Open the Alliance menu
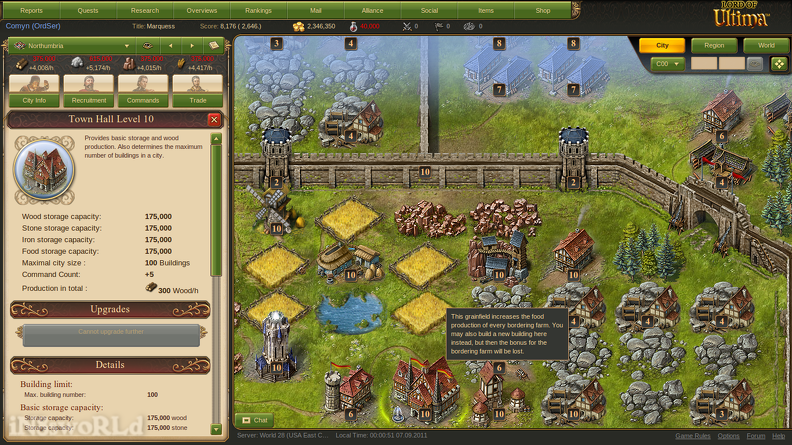The image size is (792, 445). [x=372, y=10]
